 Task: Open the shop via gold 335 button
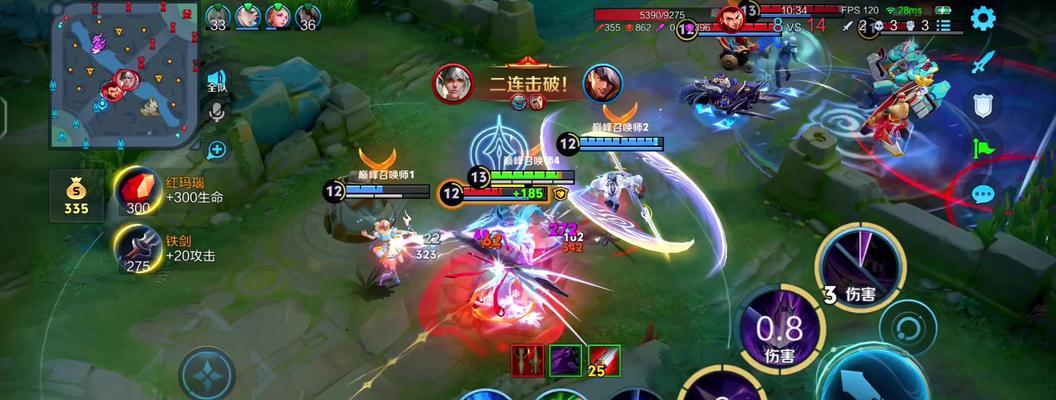[x=76, y=197]
